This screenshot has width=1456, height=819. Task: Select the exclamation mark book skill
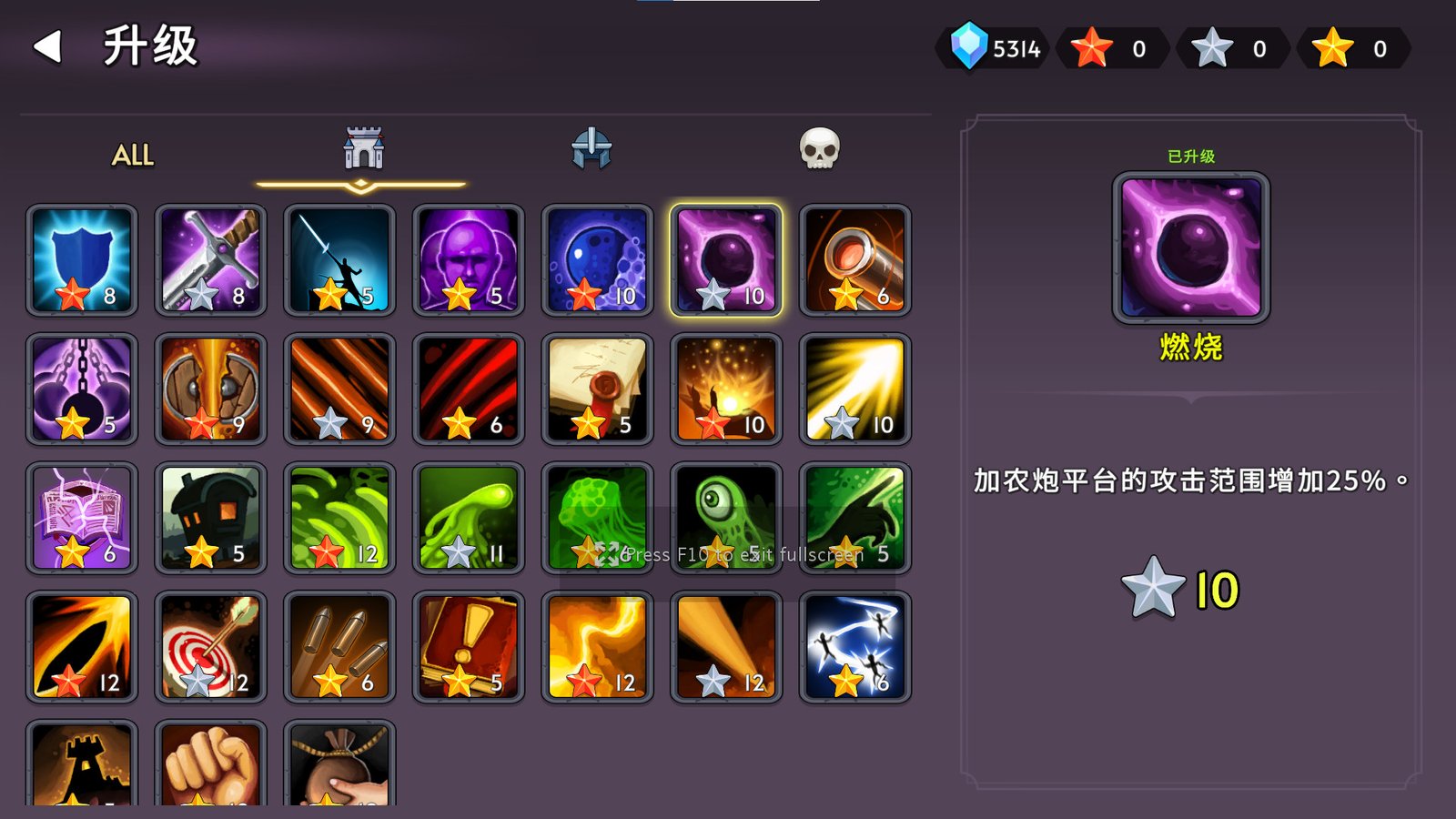[x=468, y=646]
